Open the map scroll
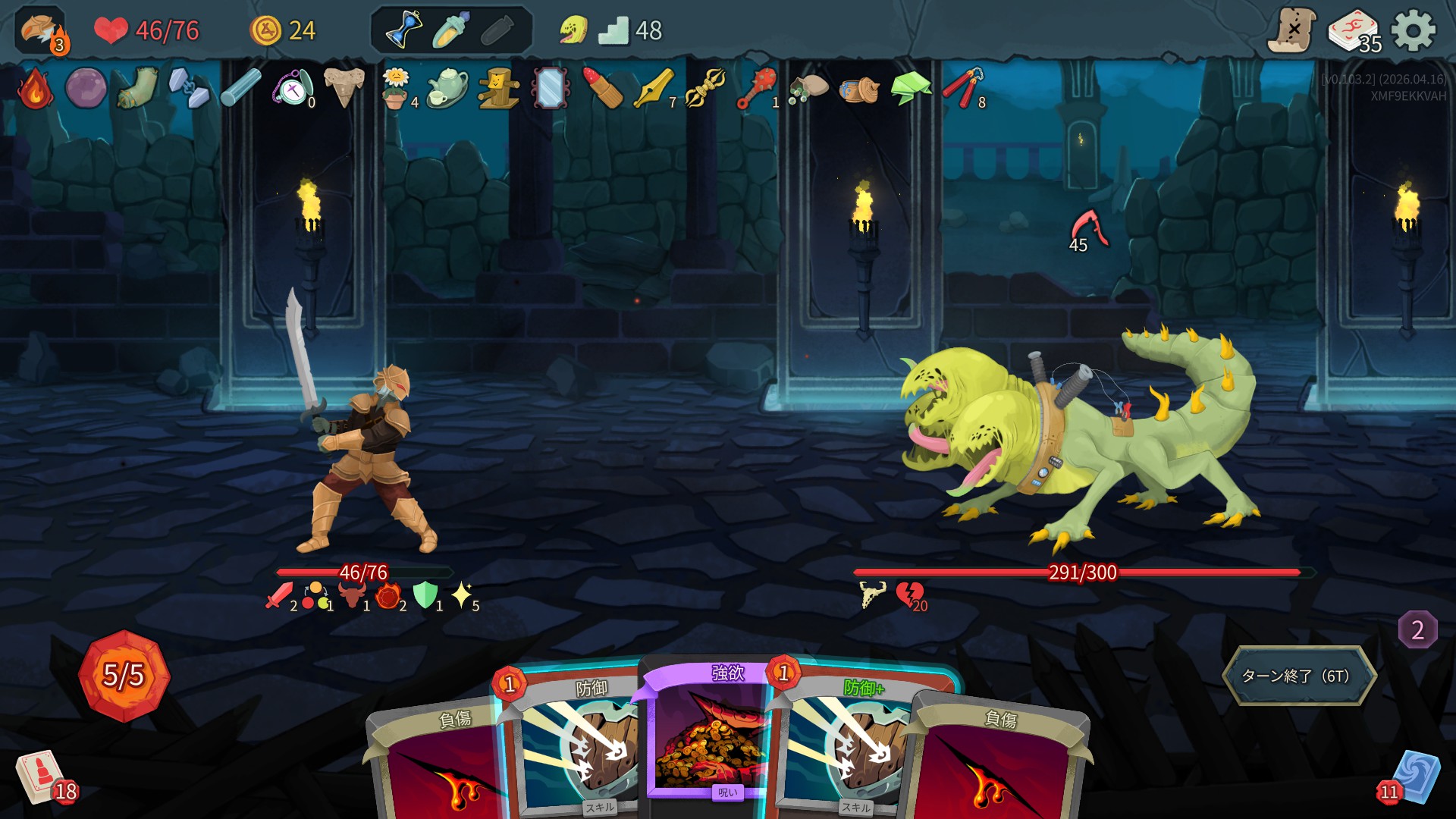The width and height of the screenshot is (1456, 819). point(1292,31)
